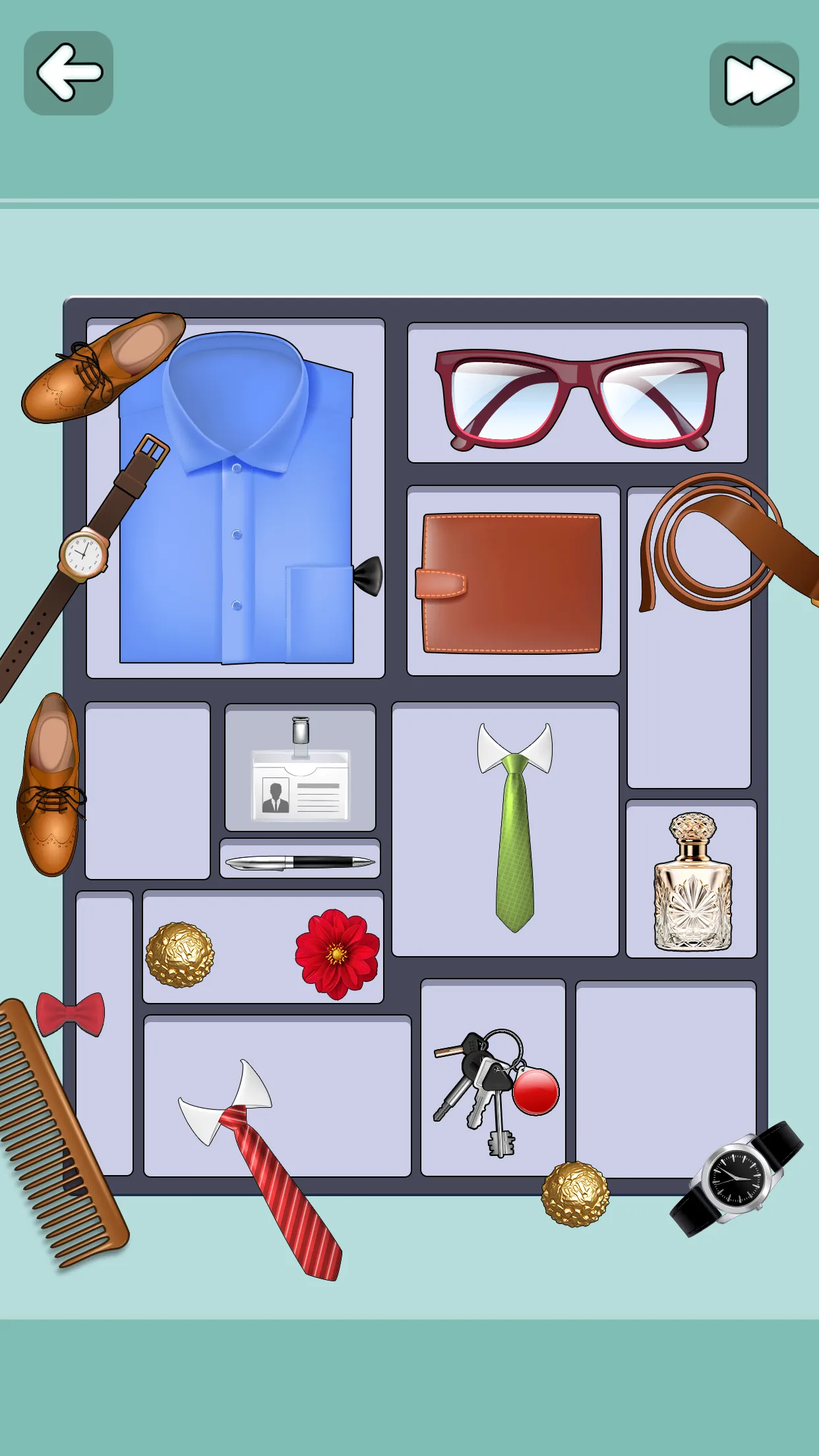Skip the level with the fast-forward button
The width and height of the screenshot is (819, 1456).
point(754,84)
